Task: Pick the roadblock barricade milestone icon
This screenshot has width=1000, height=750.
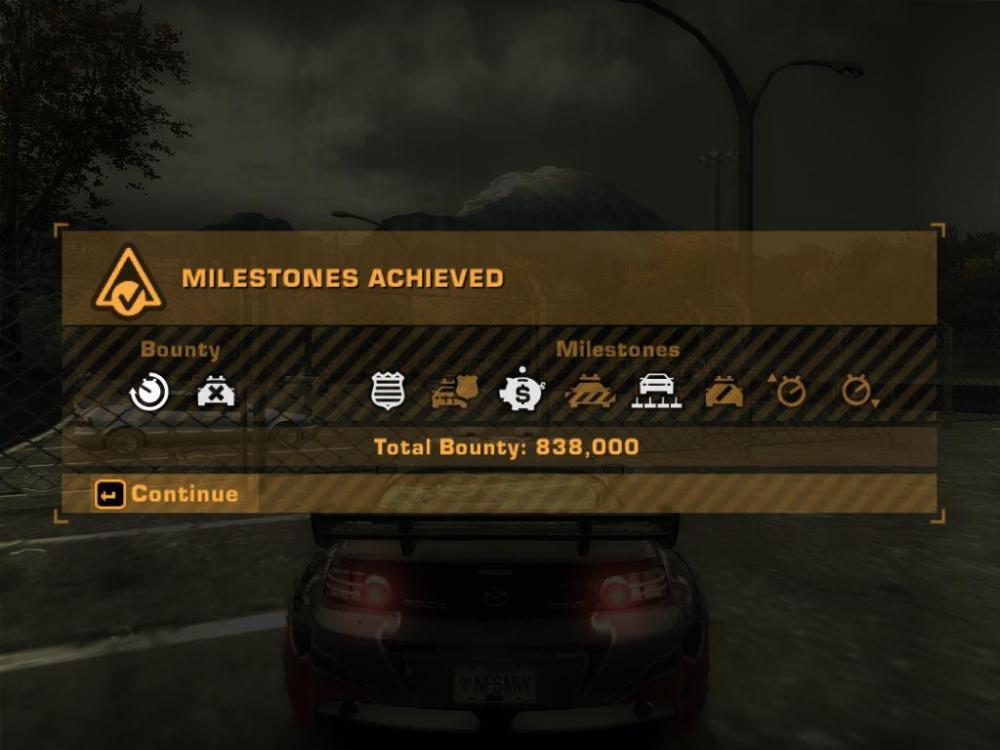Action: 589,392
